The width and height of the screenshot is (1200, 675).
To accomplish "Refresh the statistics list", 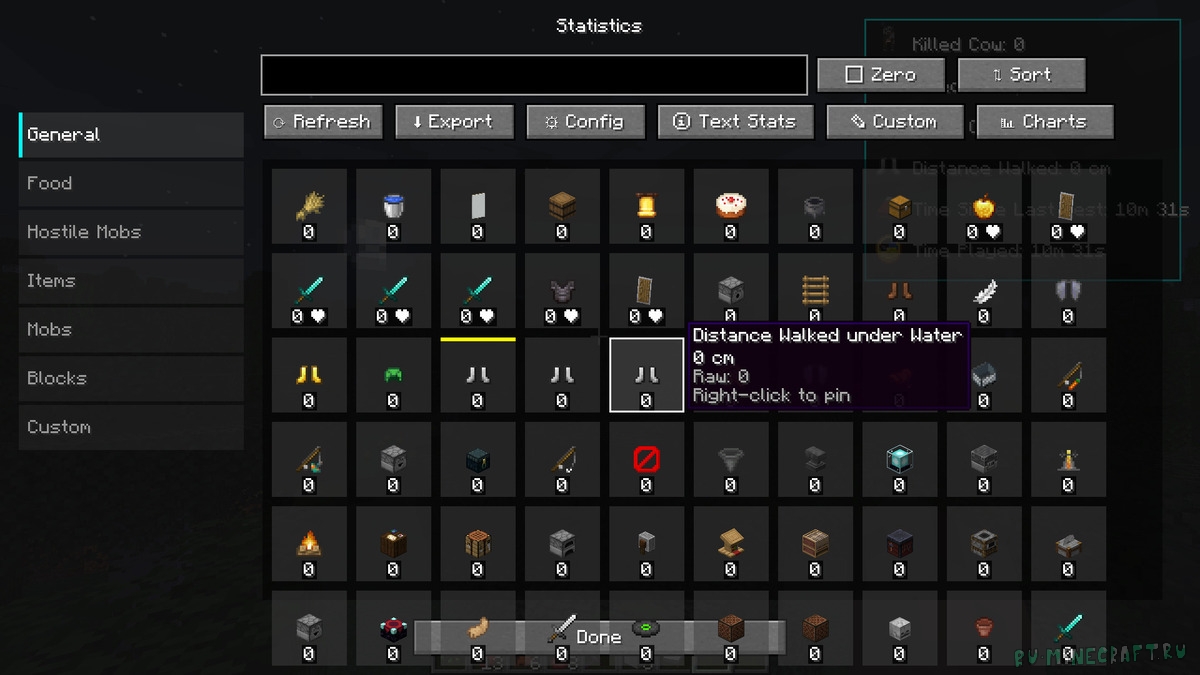I will (323, 122).
